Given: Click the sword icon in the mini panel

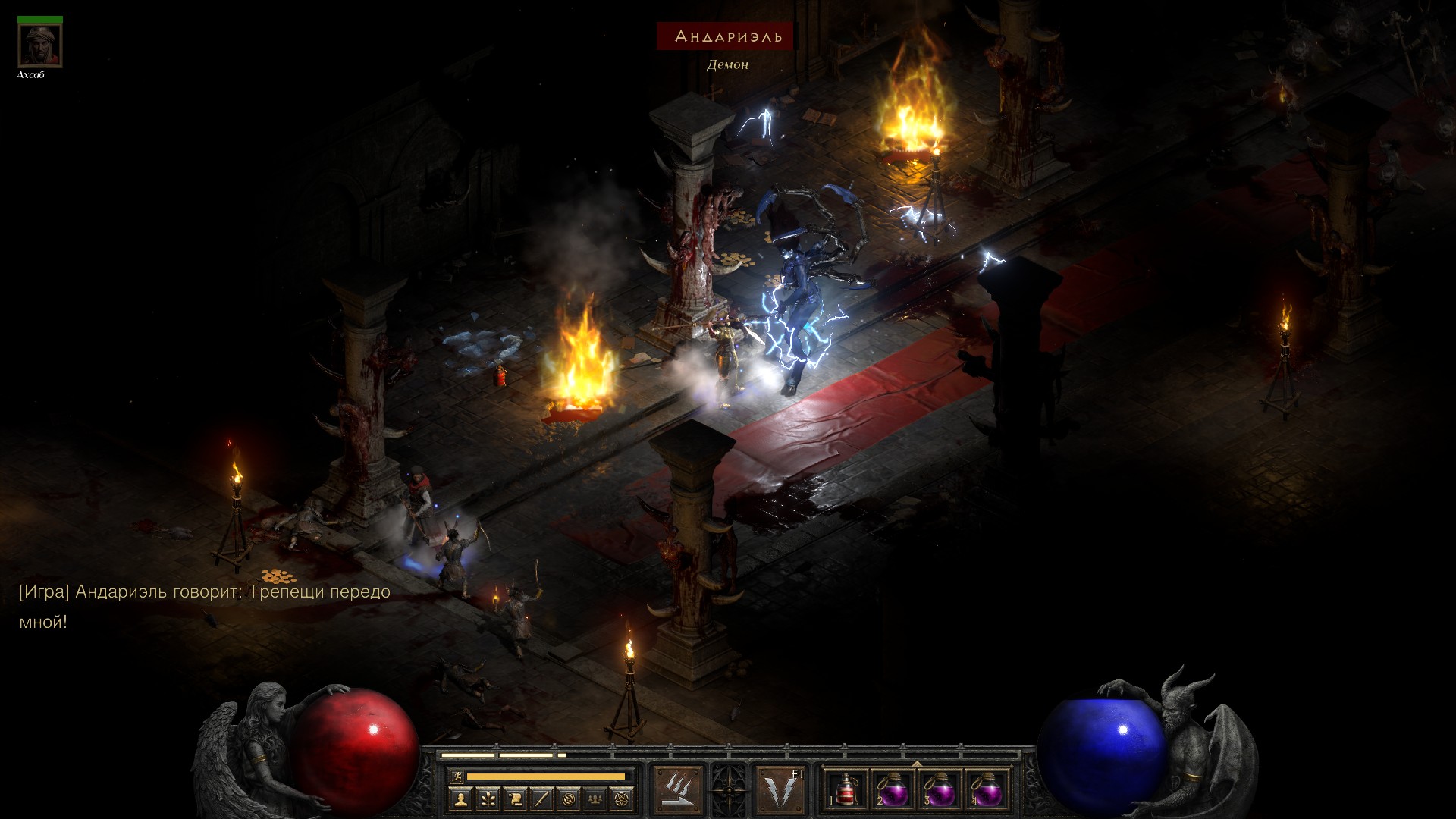Looking at the screenshot, I should (541, 799).
